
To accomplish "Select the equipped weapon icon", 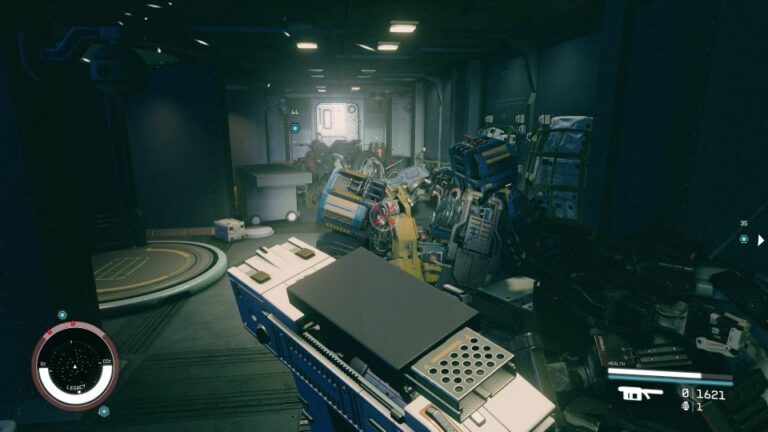I will [x=639, y=393].
